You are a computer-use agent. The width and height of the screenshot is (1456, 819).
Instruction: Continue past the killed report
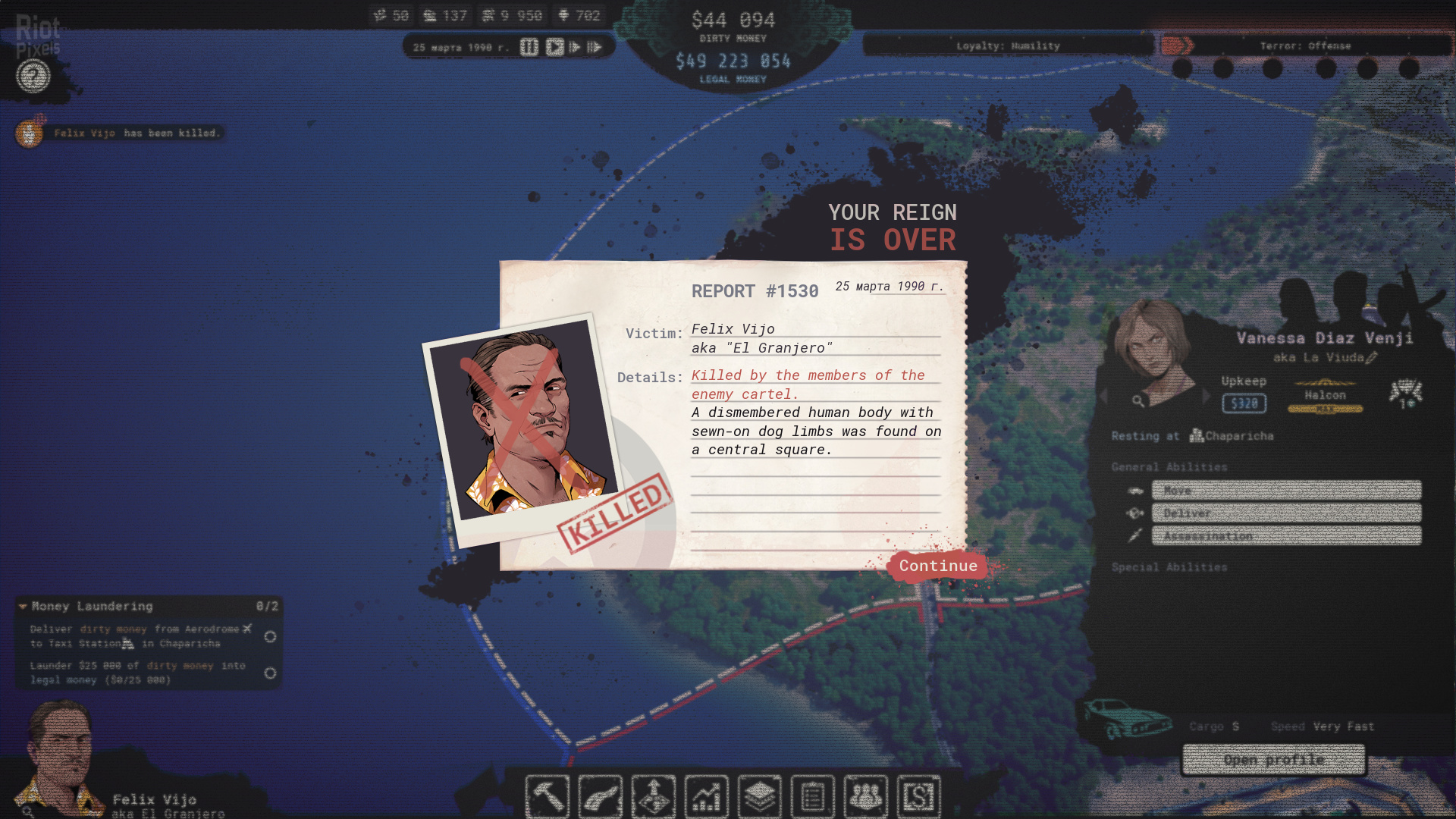938,566
